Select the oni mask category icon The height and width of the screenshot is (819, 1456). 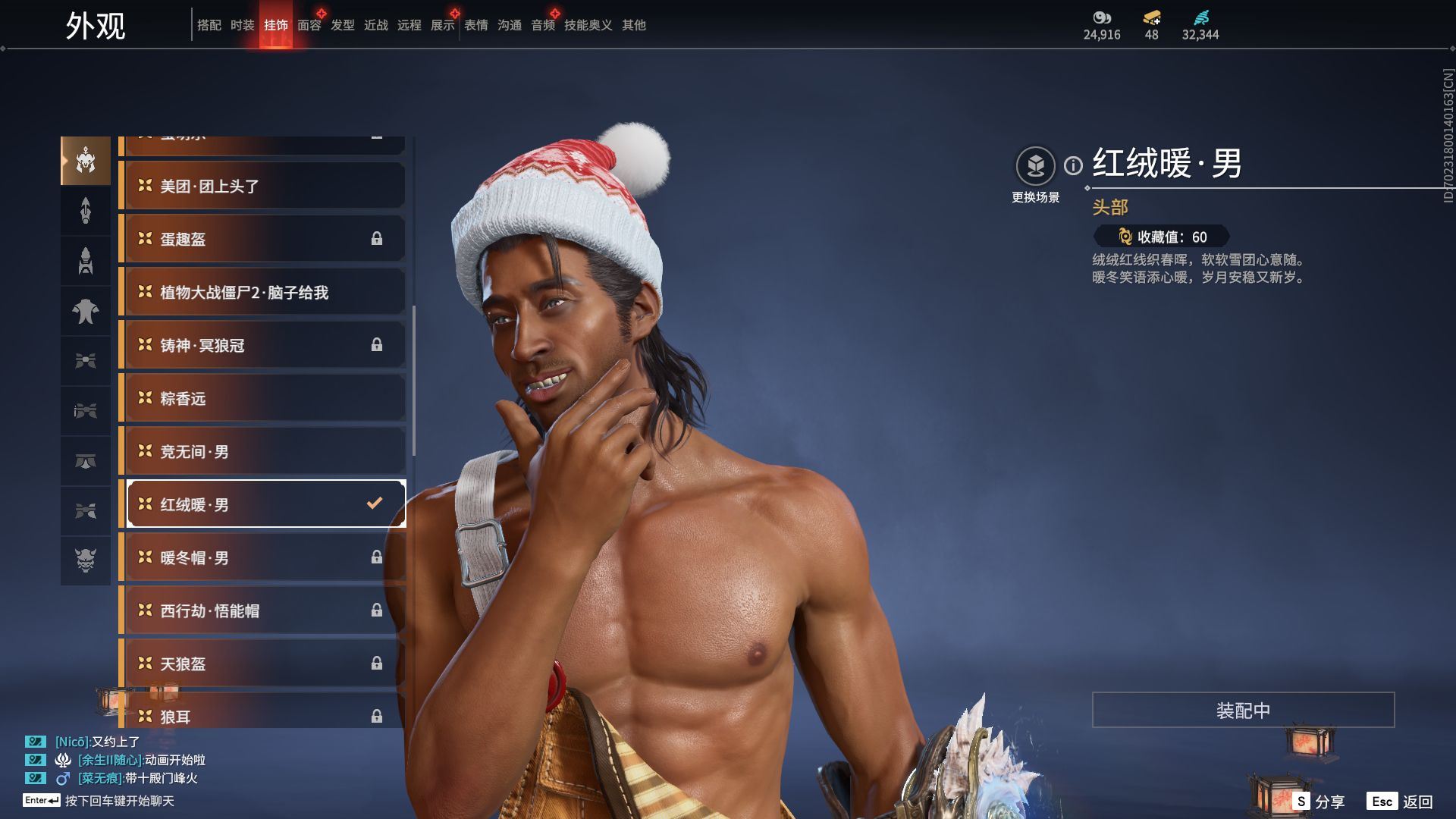click(x=86, y=560)
